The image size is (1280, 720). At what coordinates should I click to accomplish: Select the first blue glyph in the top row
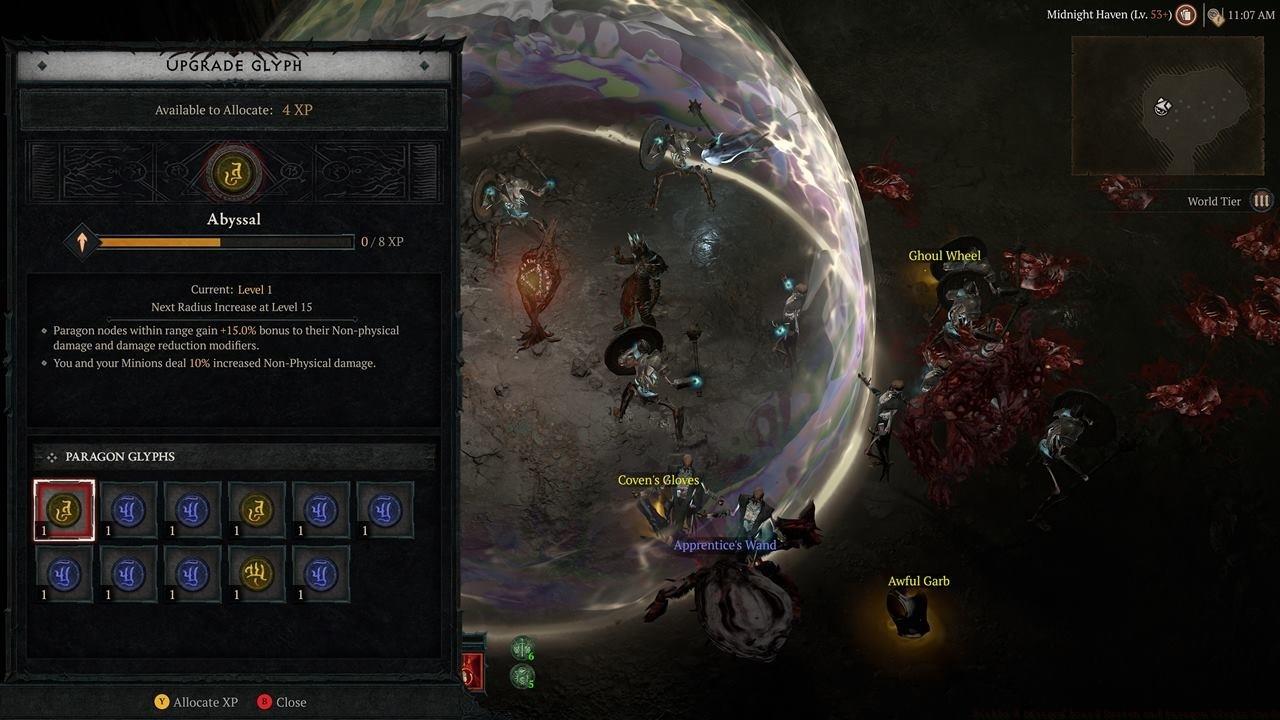click(128, 510)
